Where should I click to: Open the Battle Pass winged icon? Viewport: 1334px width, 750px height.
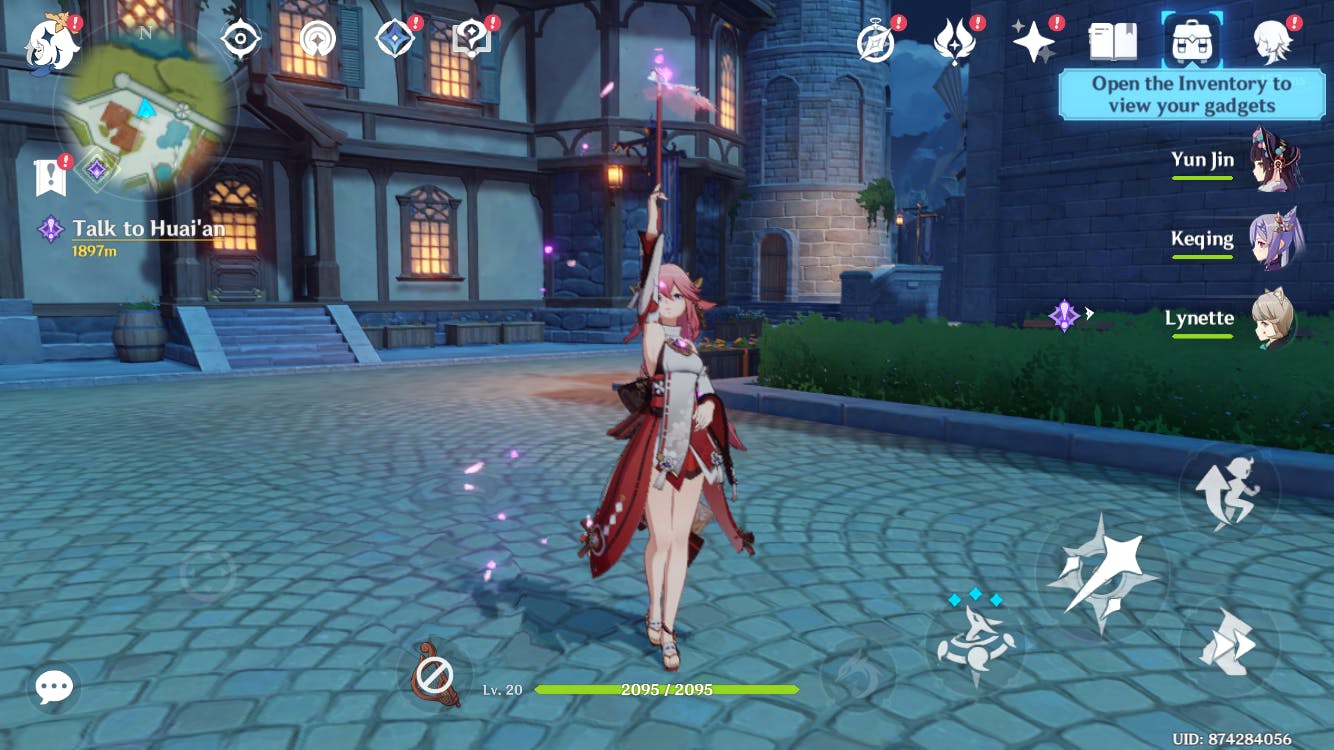tap(953, 42)
